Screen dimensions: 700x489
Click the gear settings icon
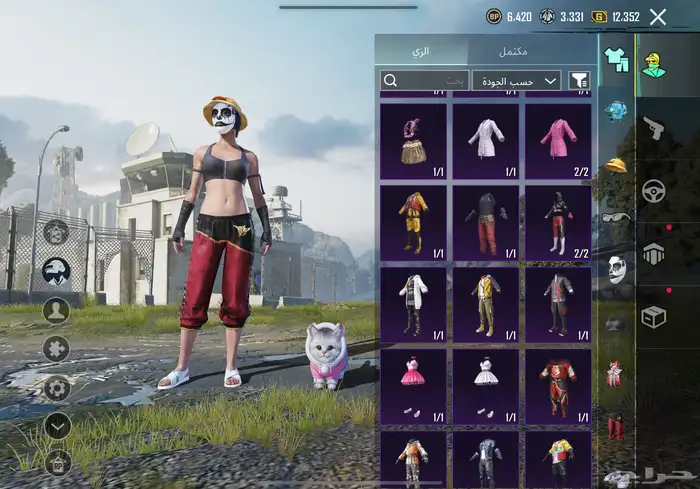pyautogui.click(x=57, y=387)
